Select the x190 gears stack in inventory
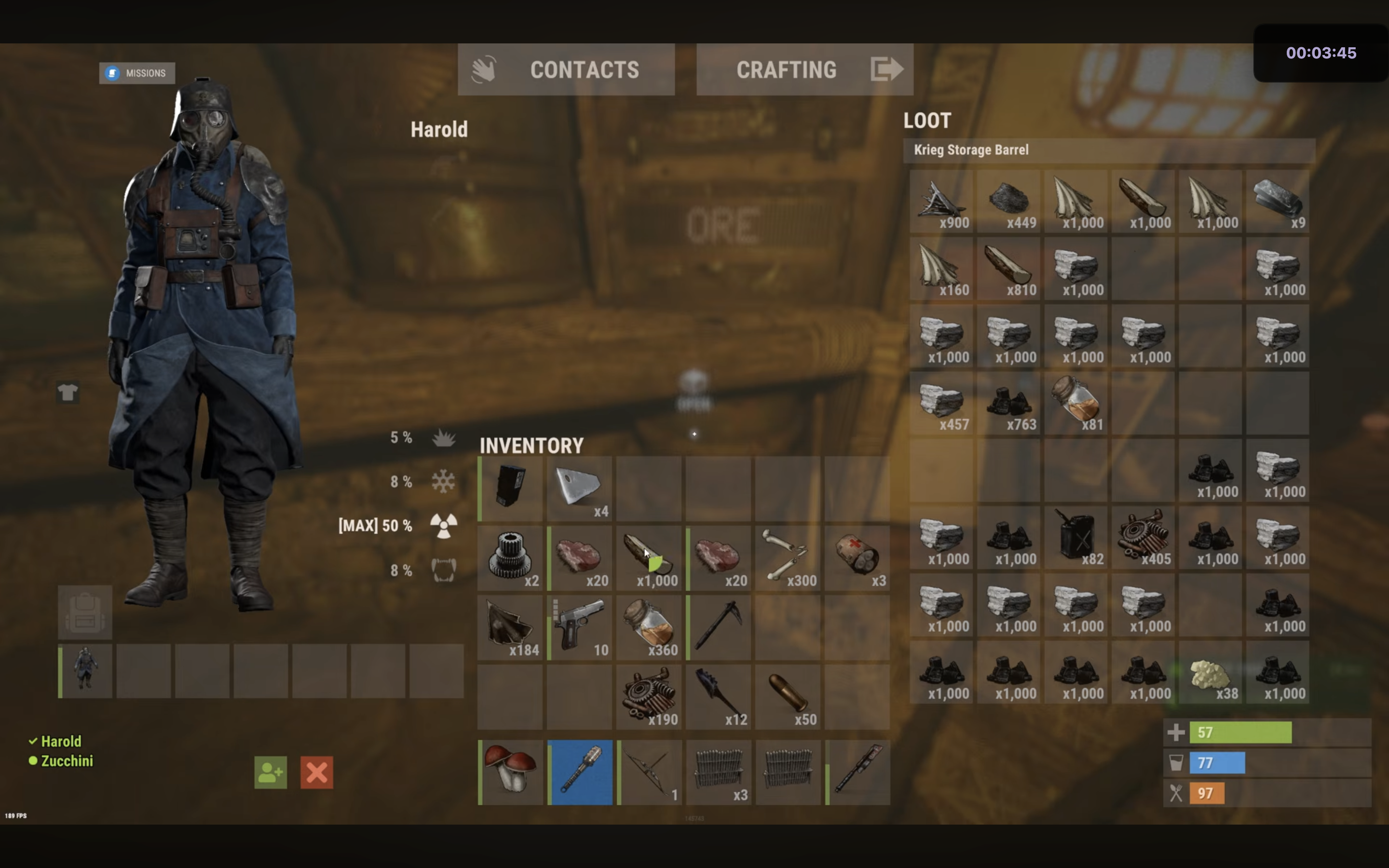 650,696
